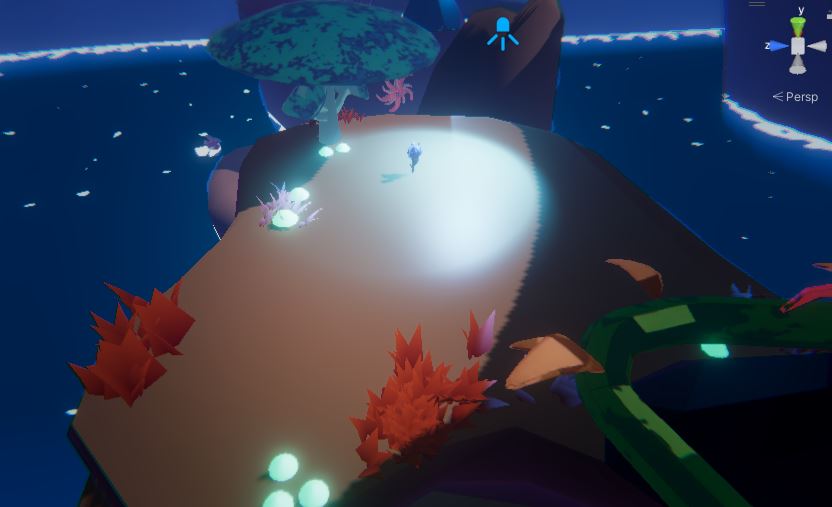Select the blue light gizmo icon
832x507 pixels.
coord(503,32)
